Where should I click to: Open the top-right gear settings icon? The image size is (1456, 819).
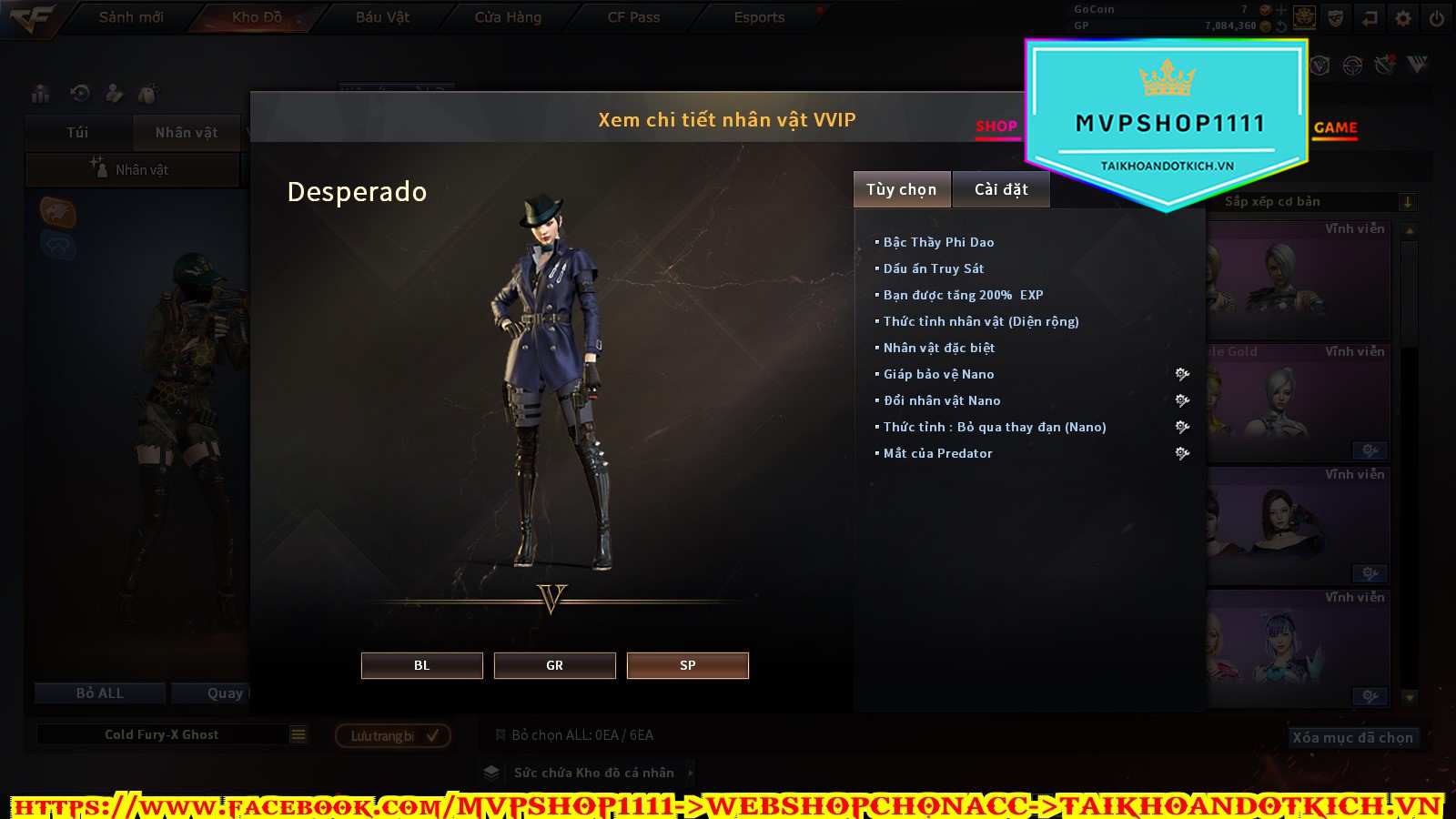click(1403, 18)
